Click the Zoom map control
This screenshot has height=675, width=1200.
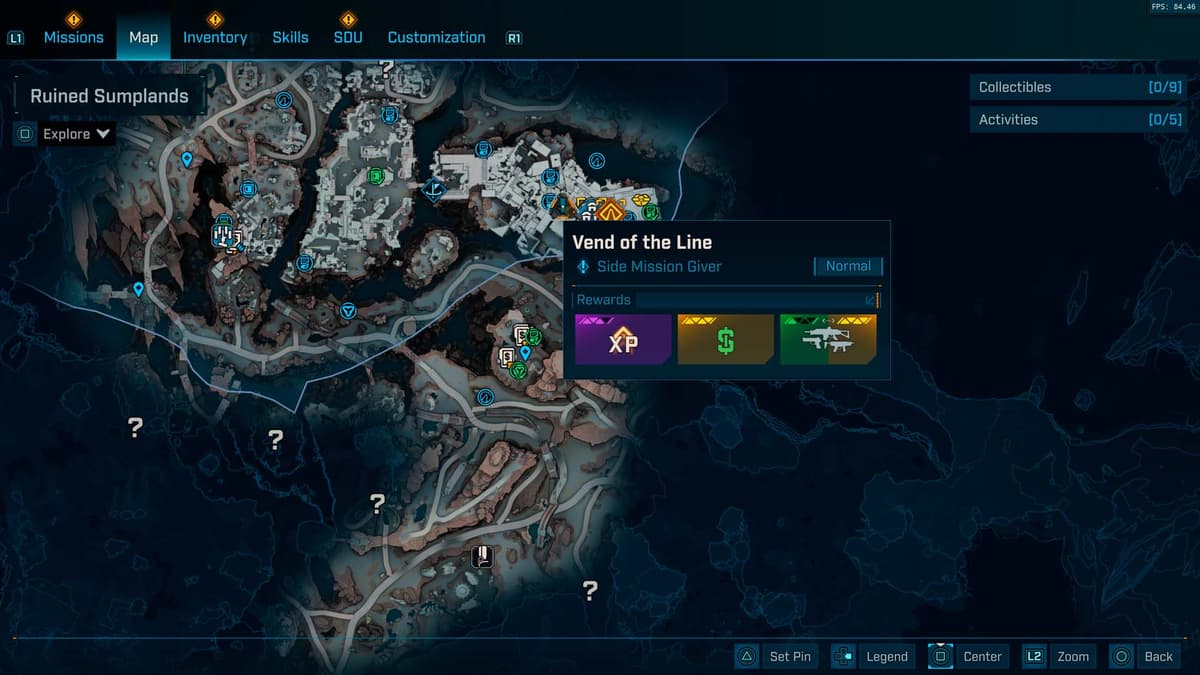pos(1058,656)
